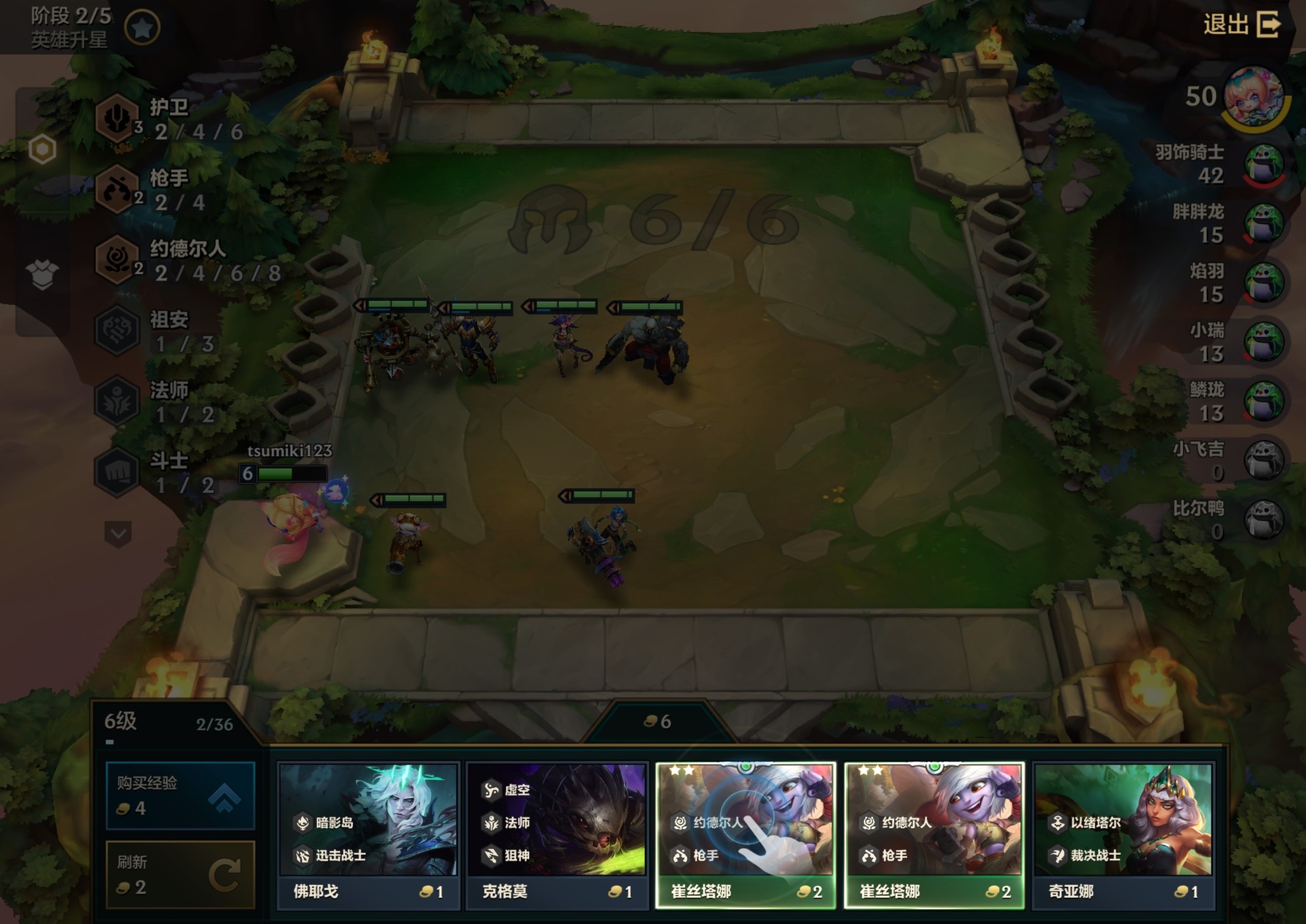1306x924 pixels.
Task: Open the armor item panel icon
Action: [42, 274]
